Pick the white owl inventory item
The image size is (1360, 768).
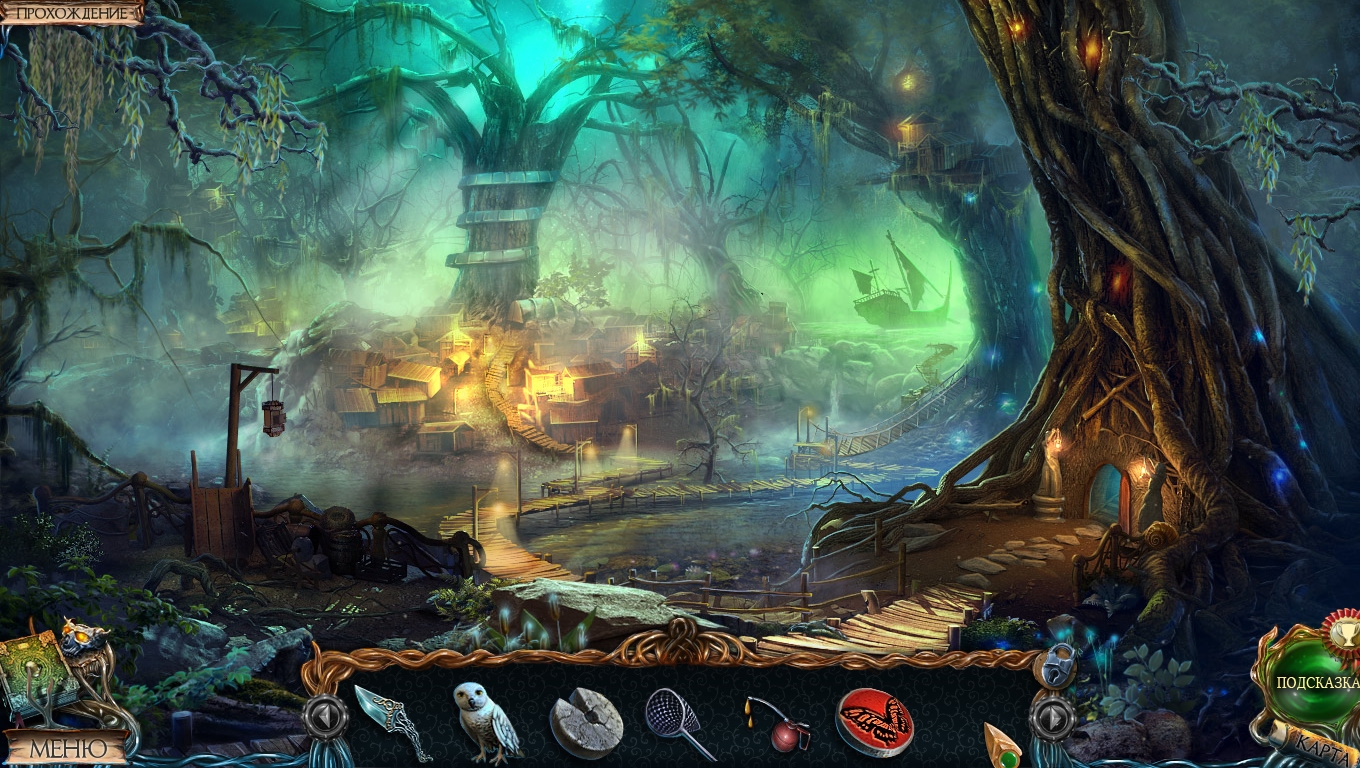(486, 720)
